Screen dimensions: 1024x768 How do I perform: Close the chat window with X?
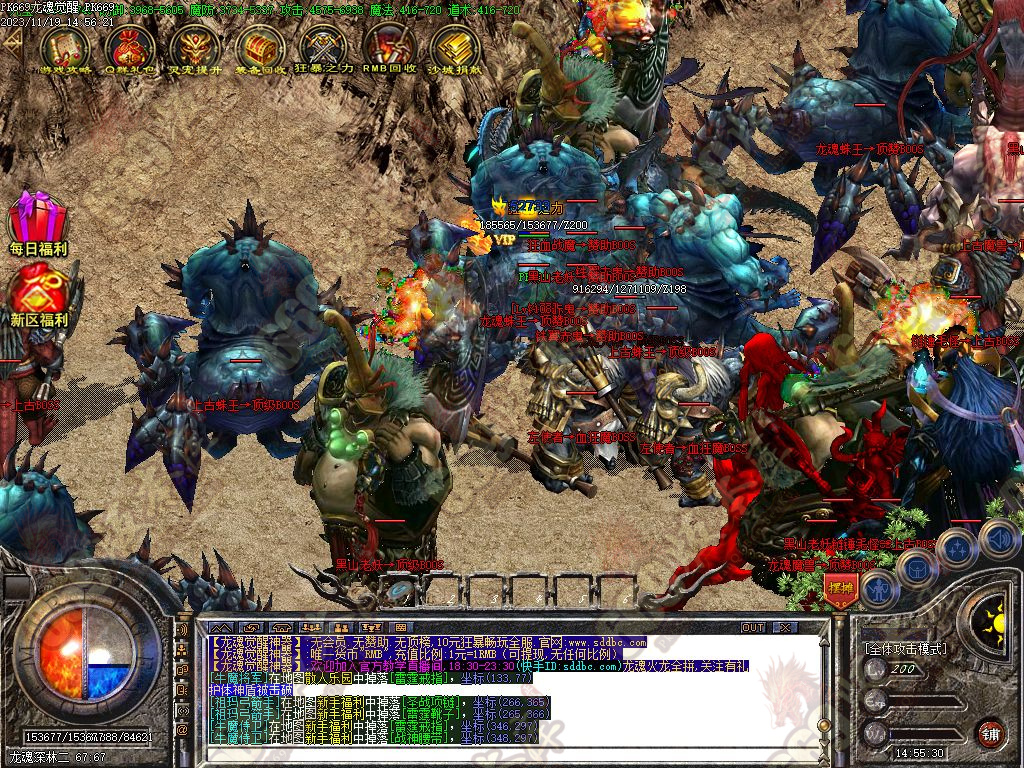pos(785,627)
